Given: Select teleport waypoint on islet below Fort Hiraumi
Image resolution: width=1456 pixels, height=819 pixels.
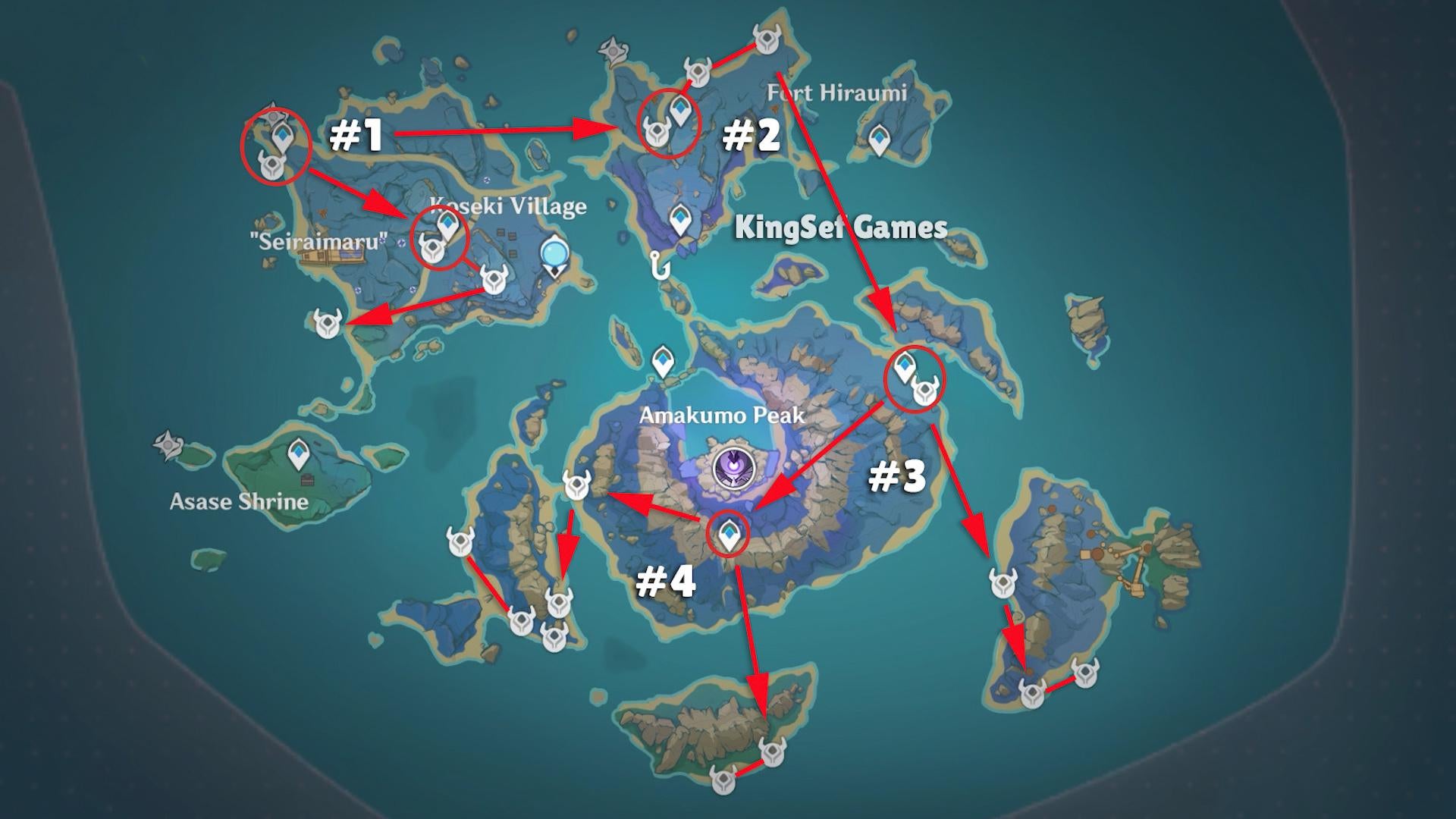Looking at the screenshot, I should tap(879, 140).
